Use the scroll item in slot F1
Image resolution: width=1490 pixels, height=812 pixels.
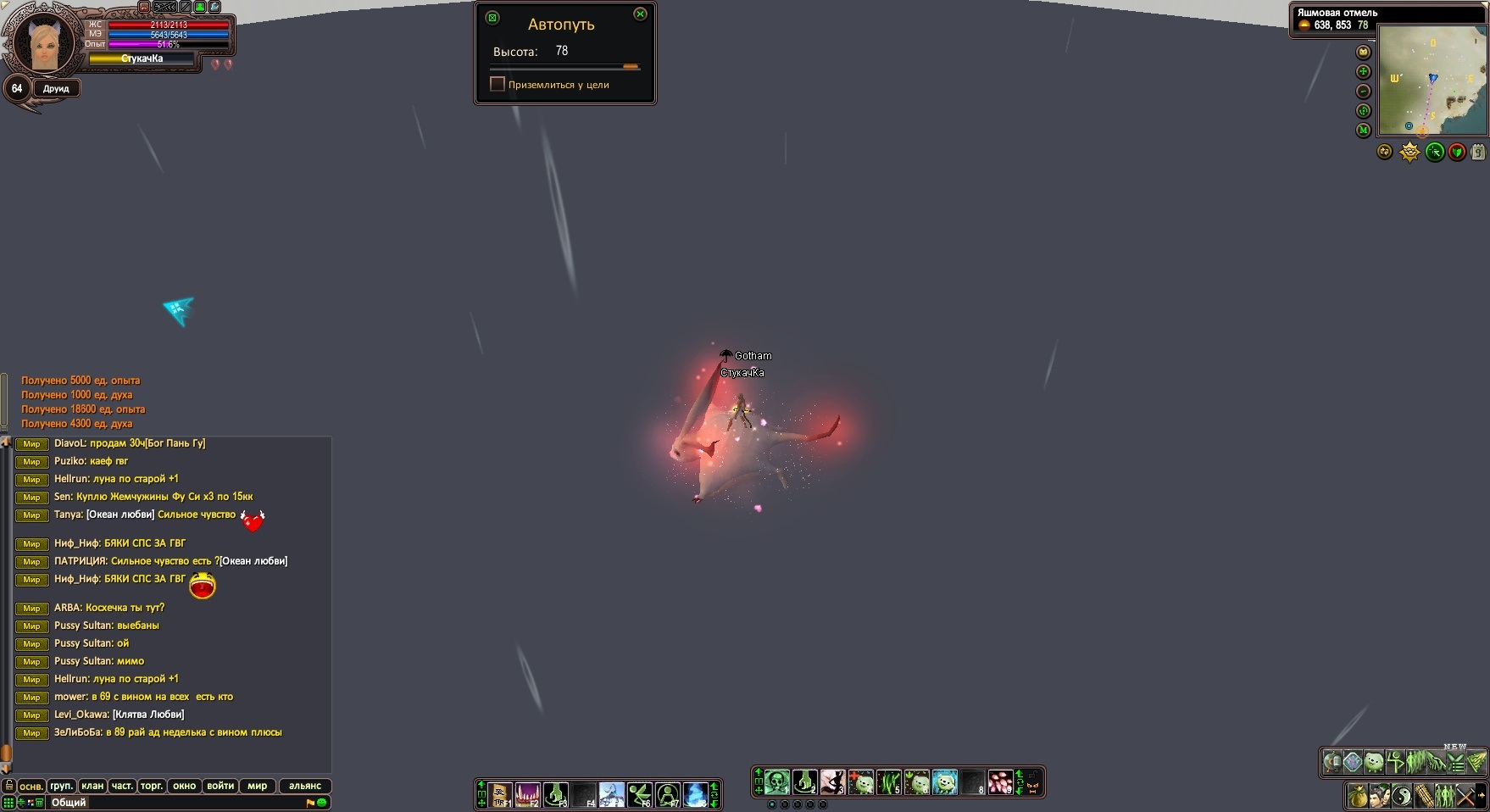pyautogui.click(x=501, y=795)
